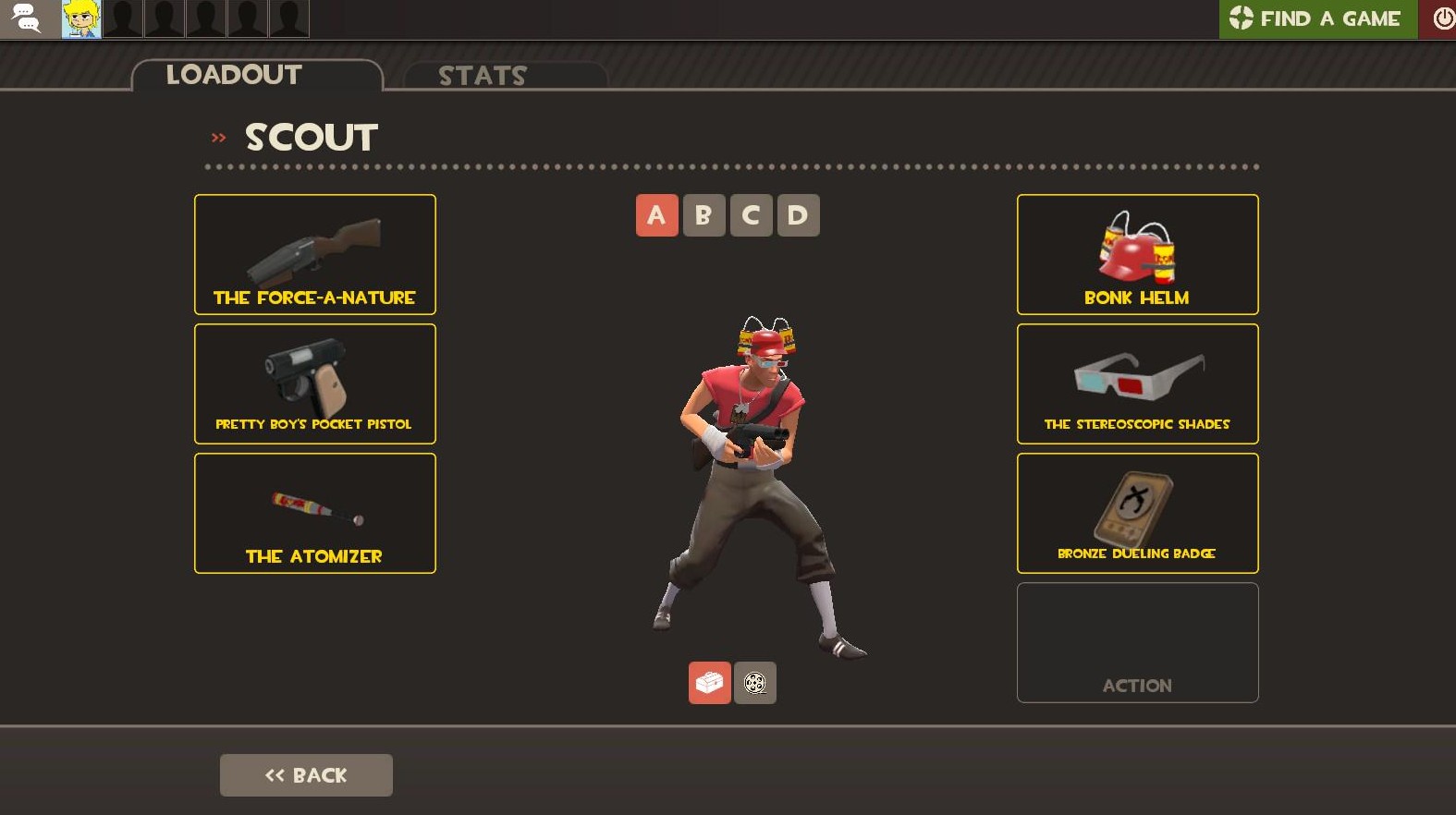Viewport: 1456px width, 815px height.
Task: Click the Find A Game button
Action: coord(1317,18)
